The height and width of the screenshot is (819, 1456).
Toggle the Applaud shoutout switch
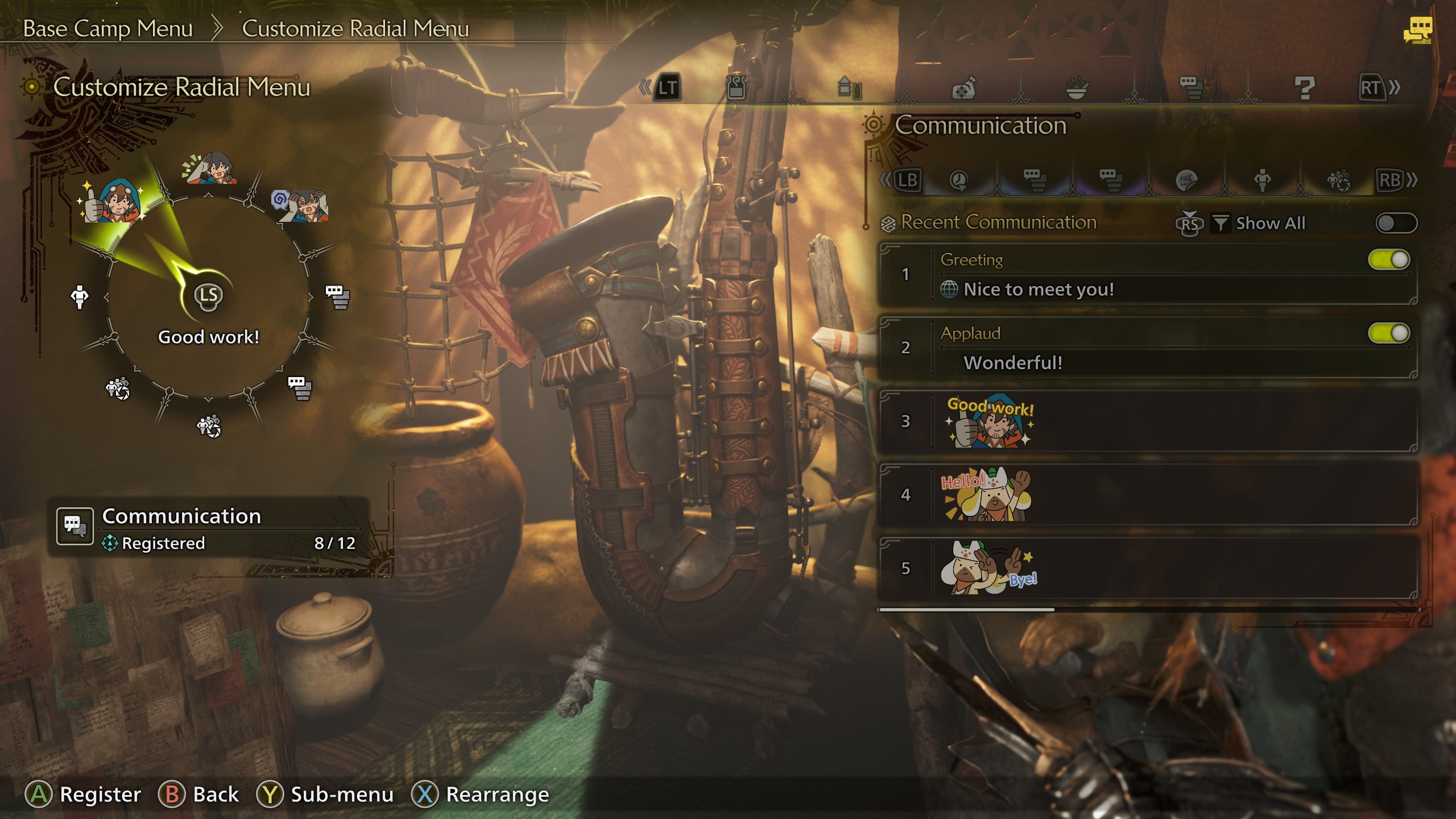click(x=1388, y=333)
